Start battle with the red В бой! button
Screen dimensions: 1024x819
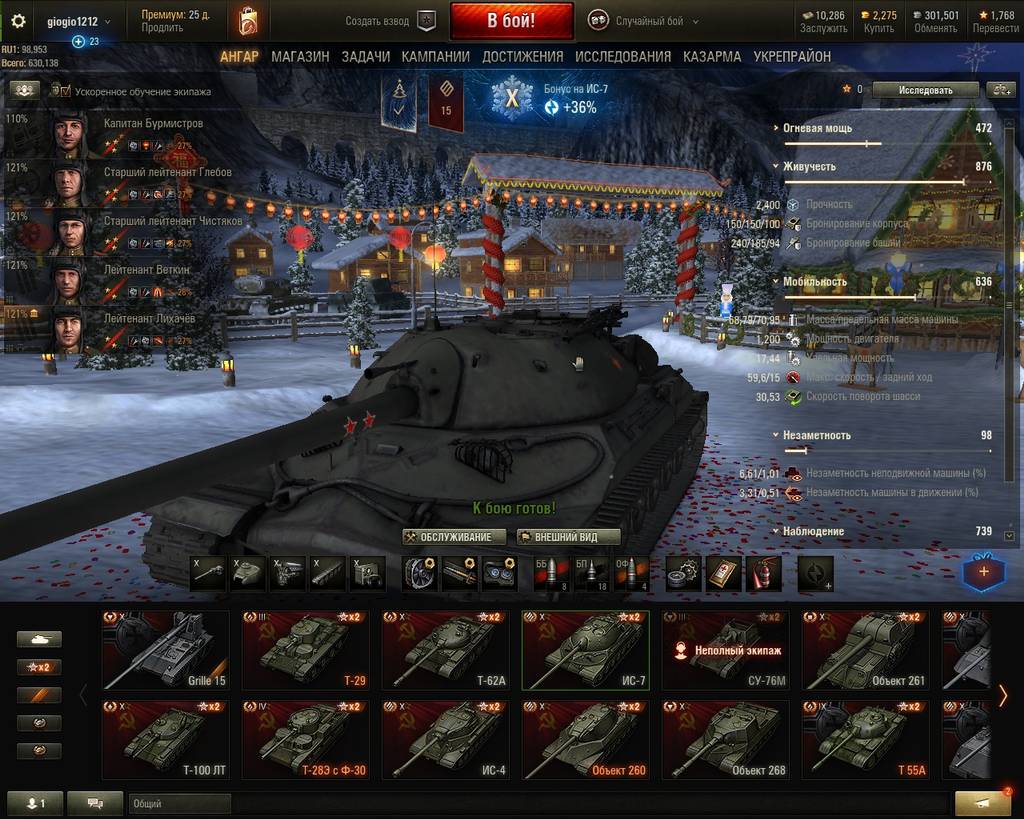[511, 20]
